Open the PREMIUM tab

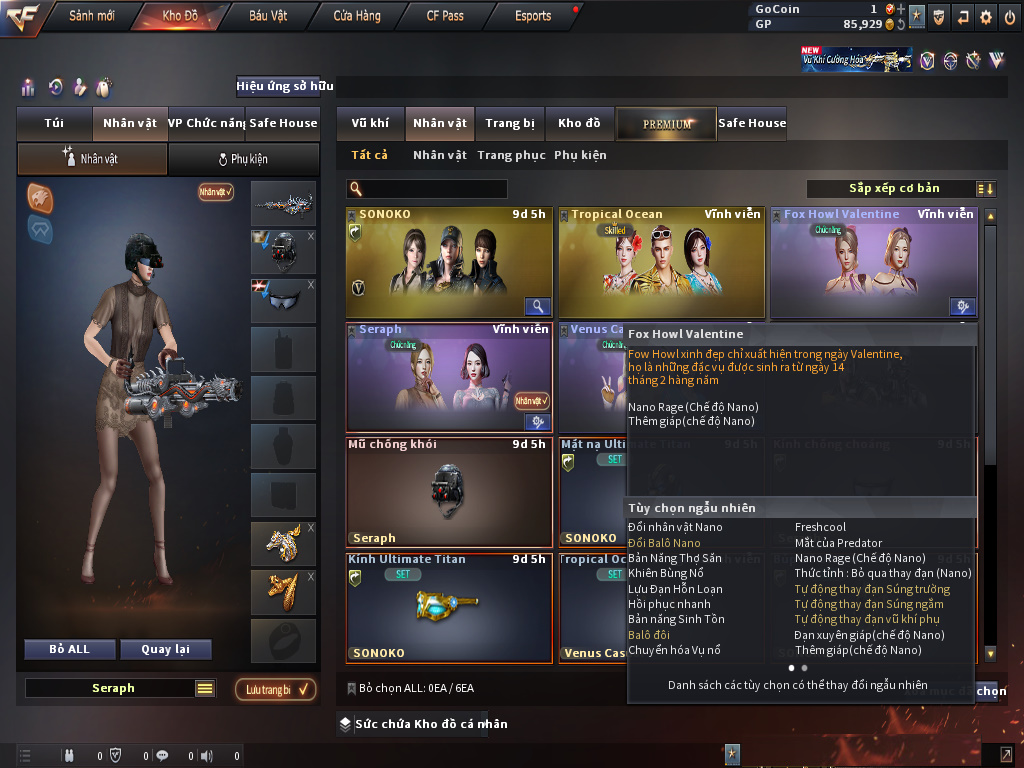(667, 124)
